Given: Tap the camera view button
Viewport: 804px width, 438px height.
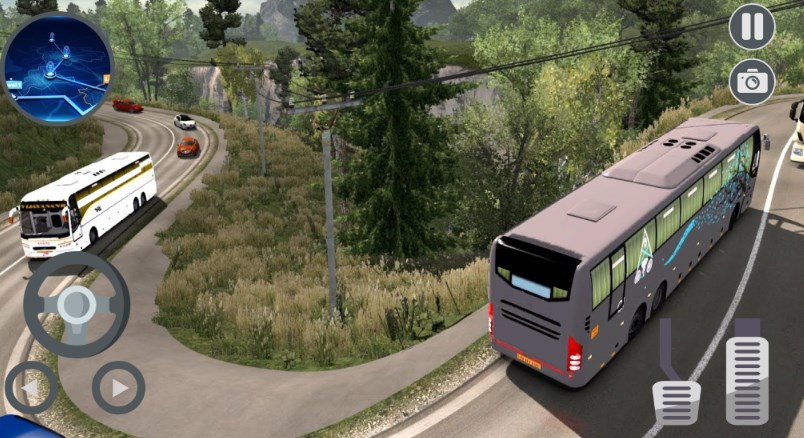Looking at the screenshot, I should tap(752, 82).
